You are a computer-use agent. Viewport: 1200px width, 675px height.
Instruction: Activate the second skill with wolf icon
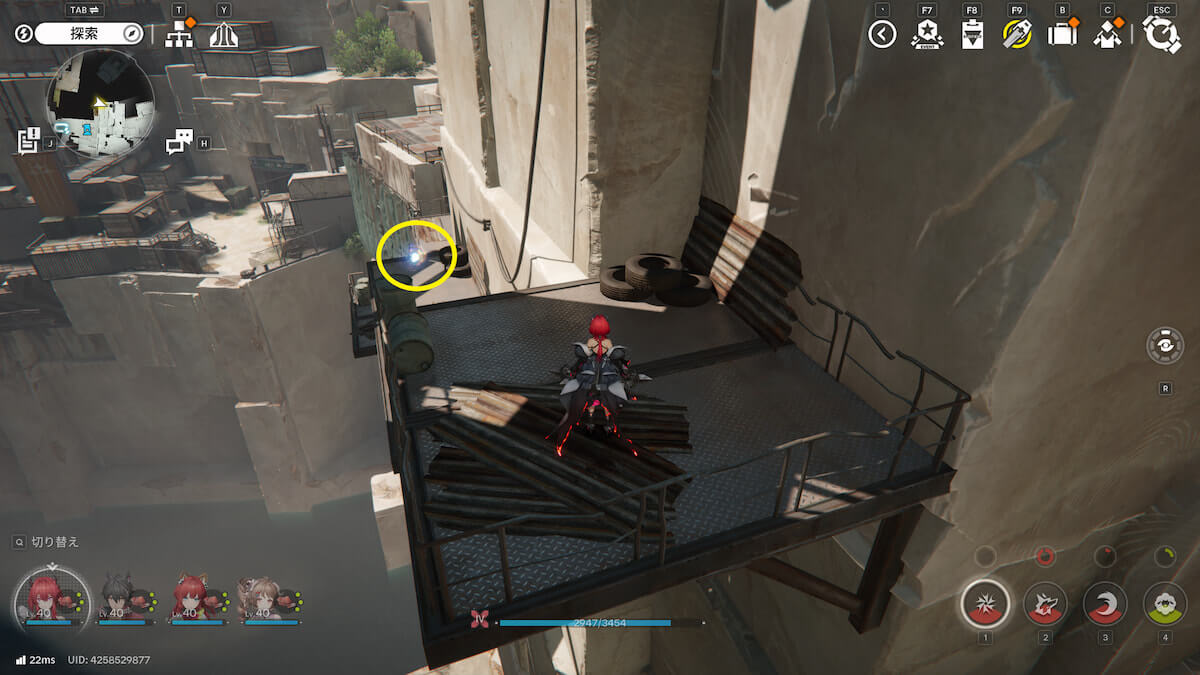tap(1045, 604)
